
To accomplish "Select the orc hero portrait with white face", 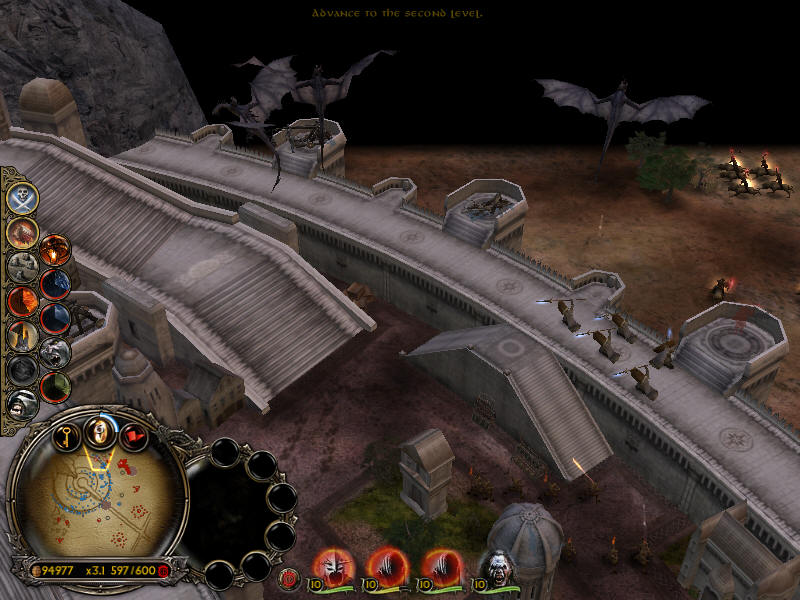I will [x=497, y=567].
